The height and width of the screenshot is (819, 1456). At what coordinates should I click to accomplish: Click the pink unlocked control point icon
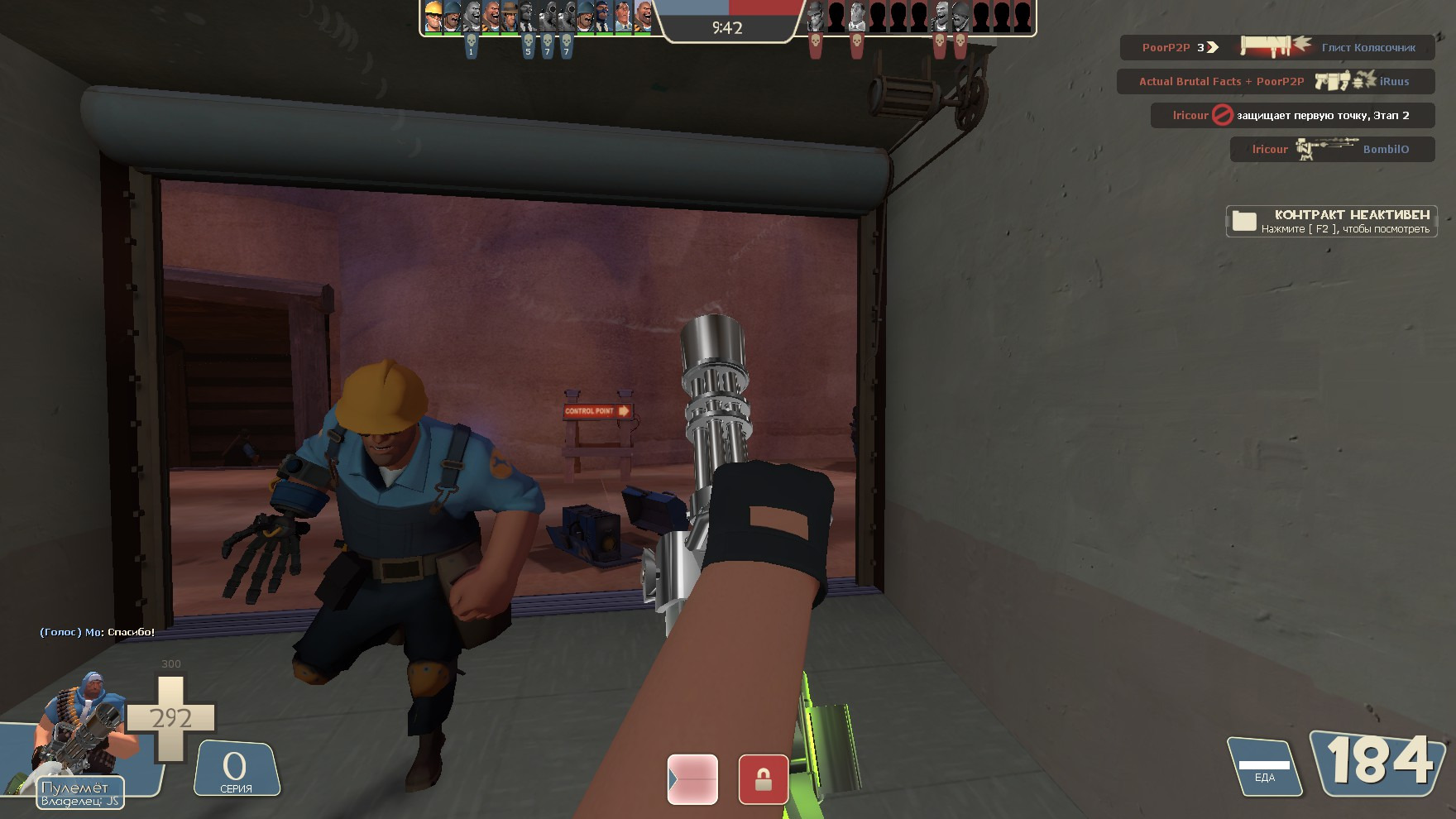point(692,778)
